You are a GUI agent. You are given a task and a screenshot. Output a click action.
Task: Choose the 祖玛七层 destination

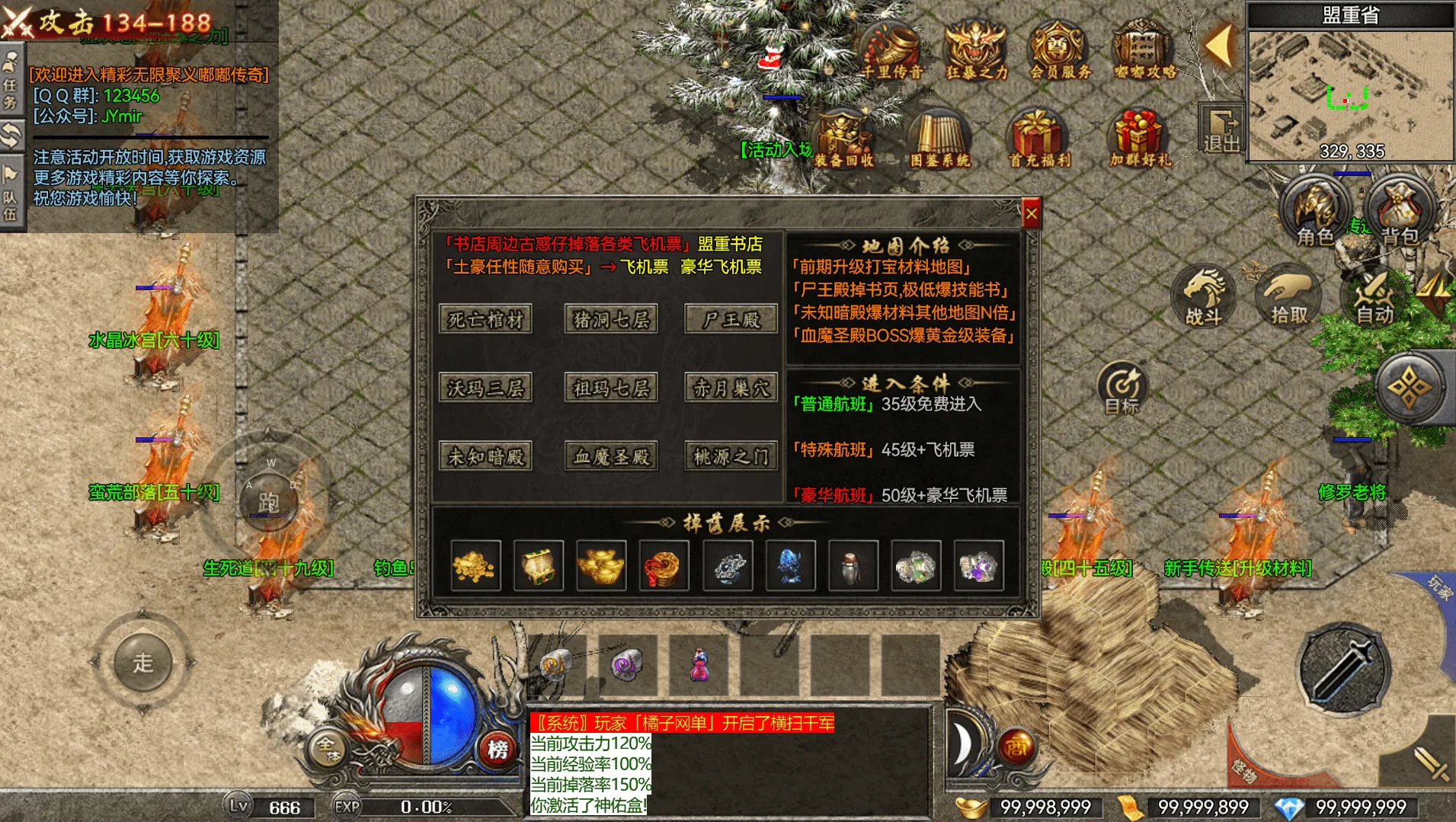click(611, 389)
